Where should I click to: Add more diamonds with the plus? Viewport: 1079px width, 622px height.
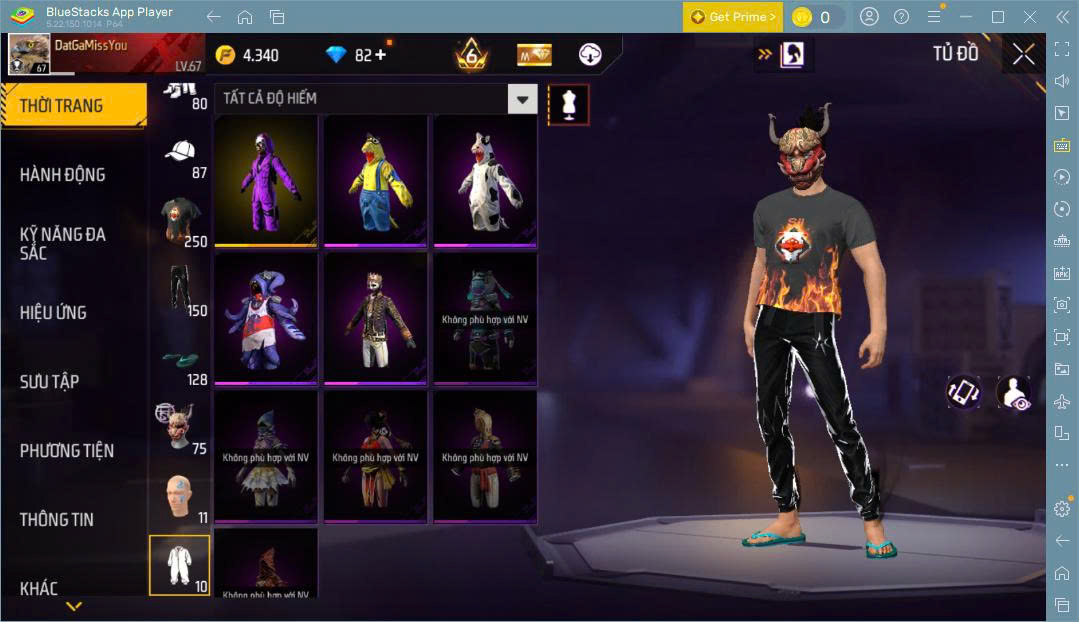click(x=380, y=55)
